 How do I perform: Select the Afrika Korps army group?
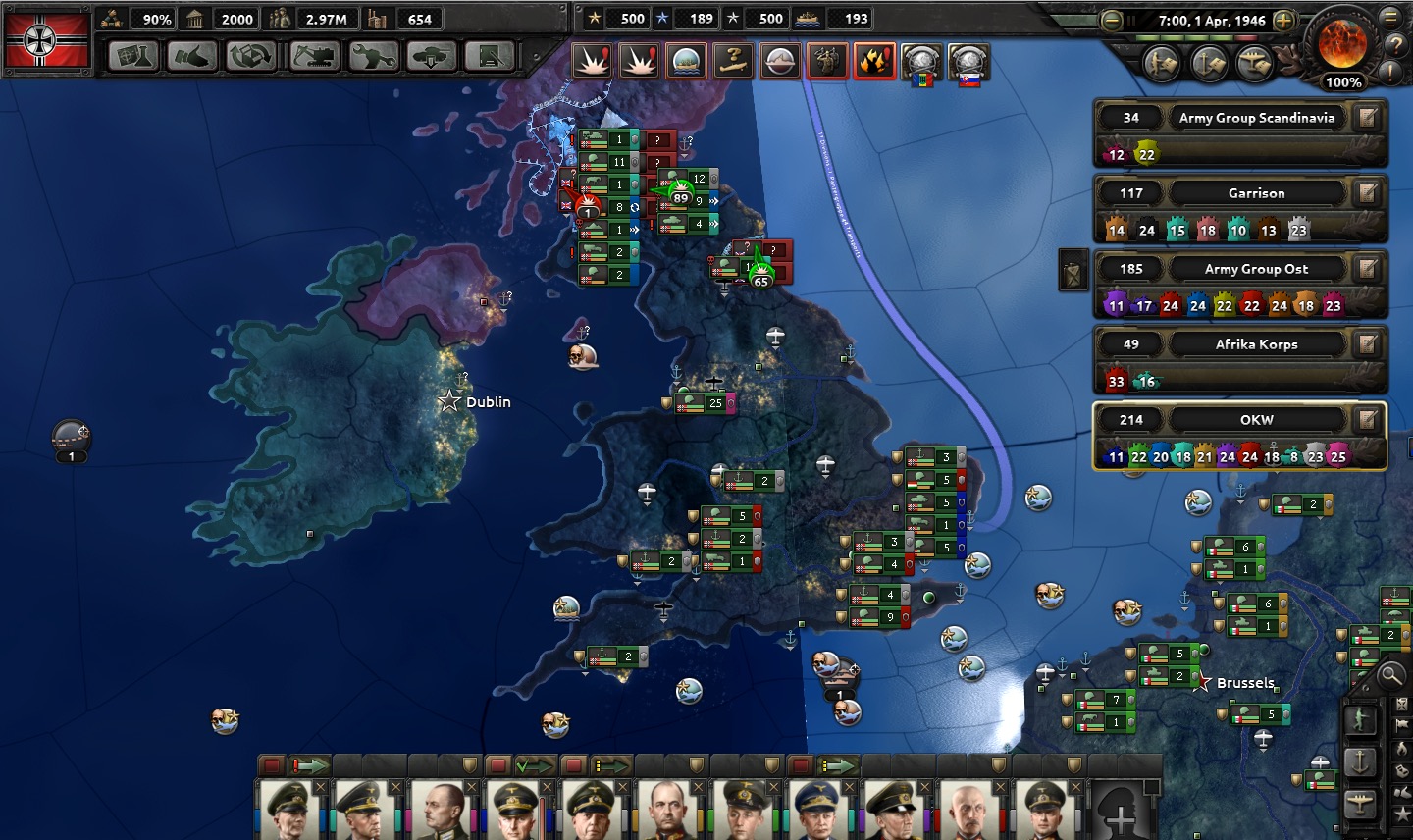point(1256,344)
